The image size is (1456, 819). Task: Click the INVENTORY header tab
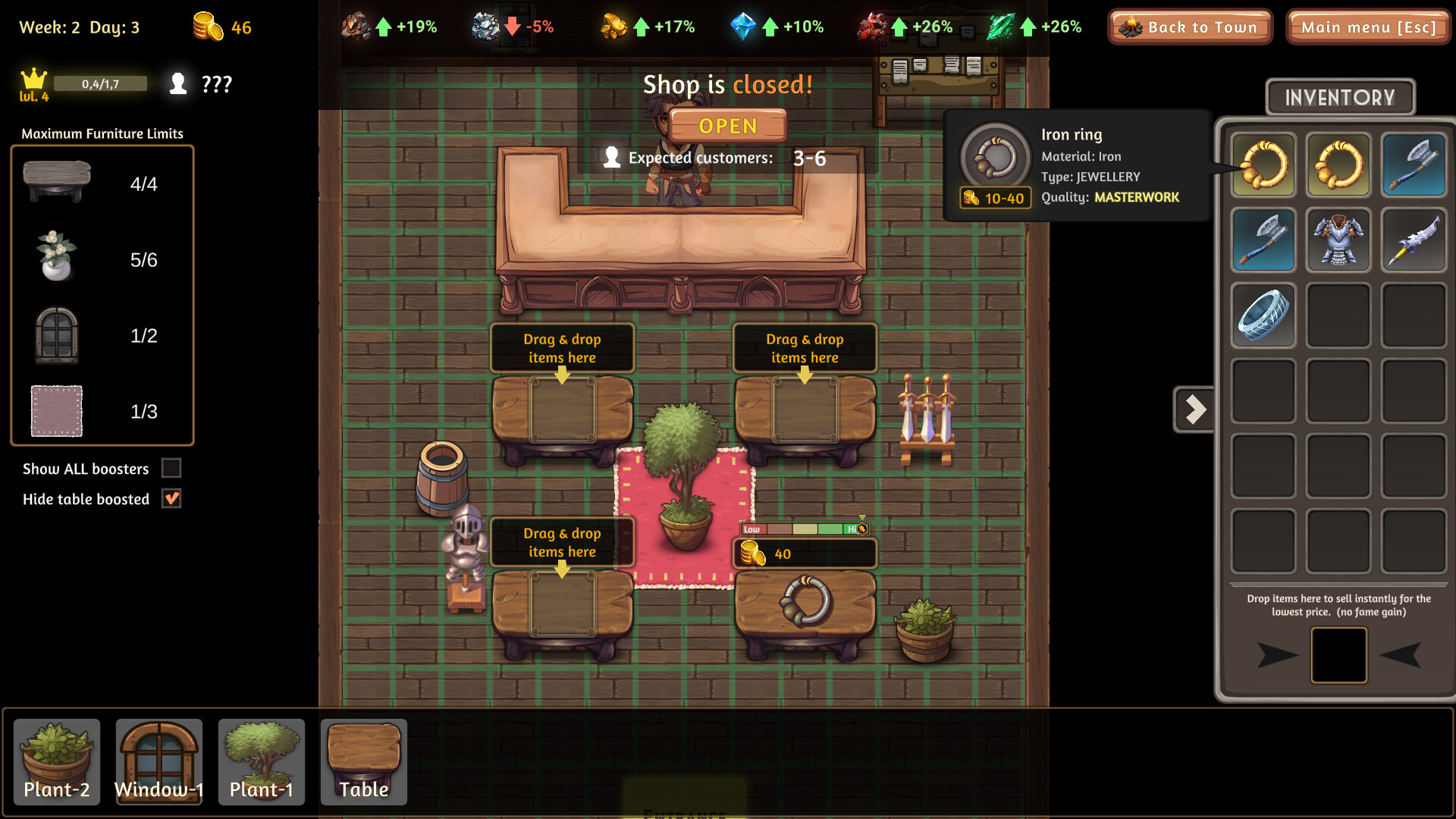[x=1340, y=97]
